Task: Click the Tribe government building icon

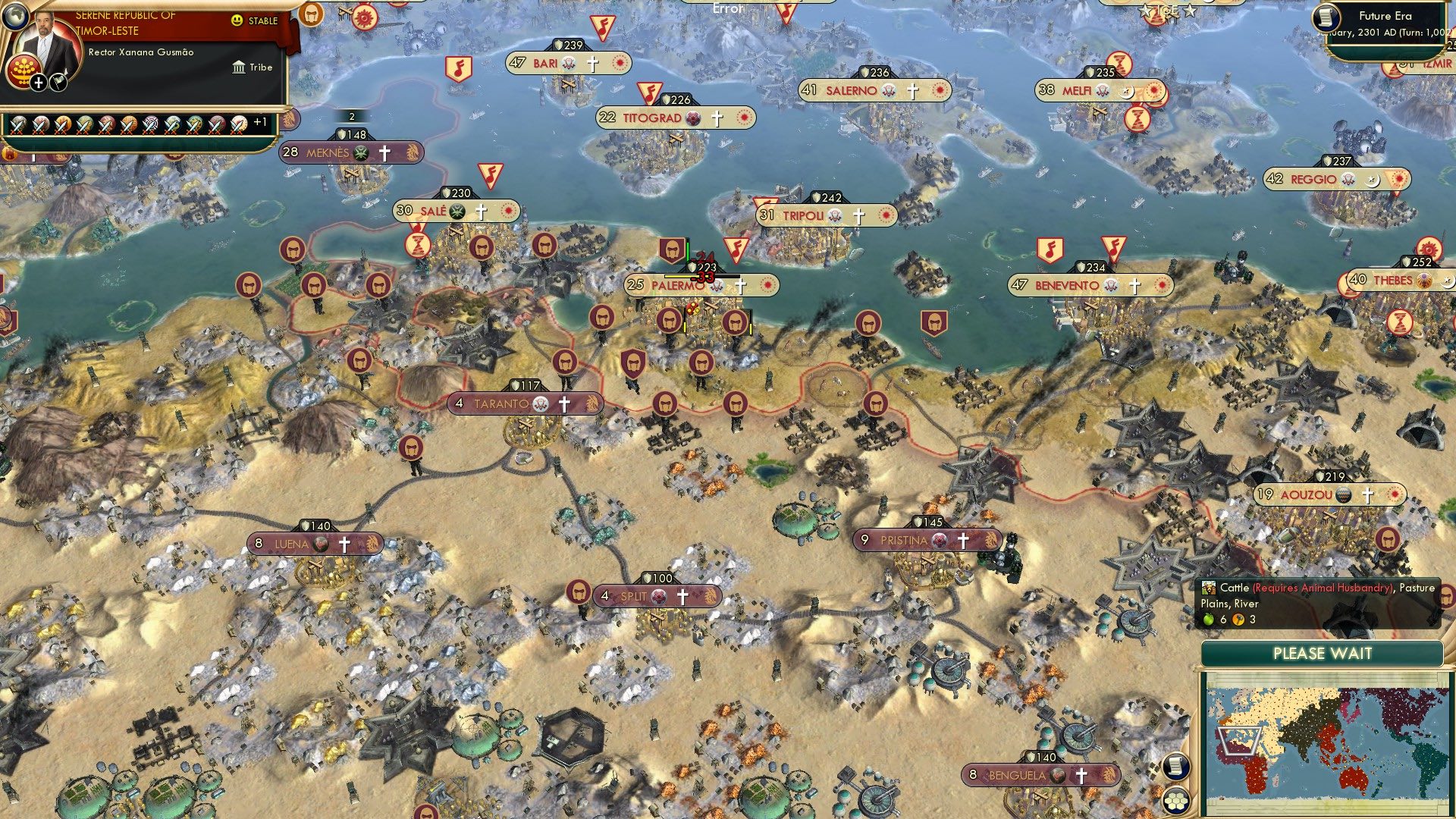Action: coord(240,67)
